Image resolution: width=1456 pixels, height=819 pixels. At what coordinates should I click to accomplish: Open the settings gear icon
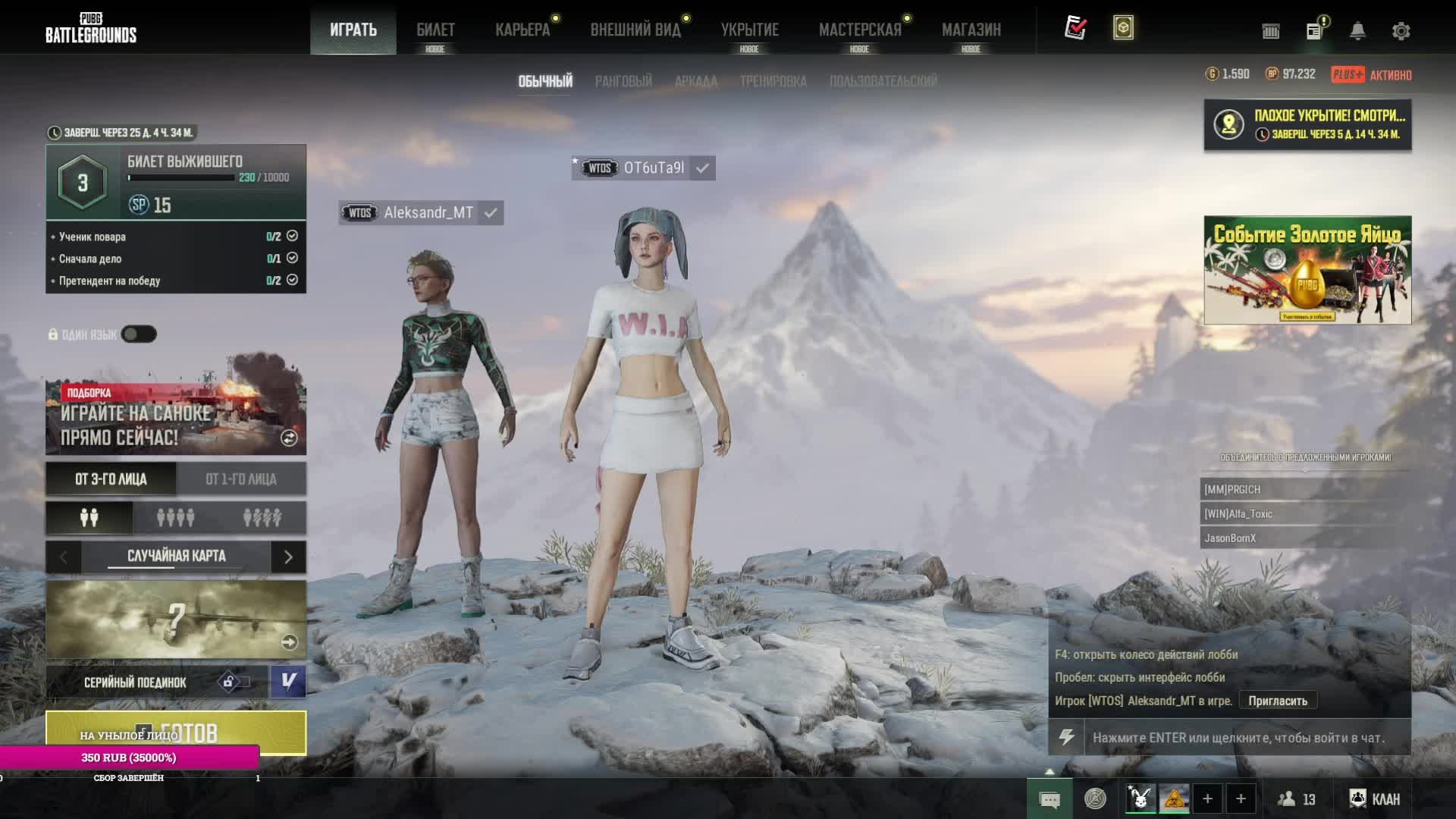(1401, 31)
